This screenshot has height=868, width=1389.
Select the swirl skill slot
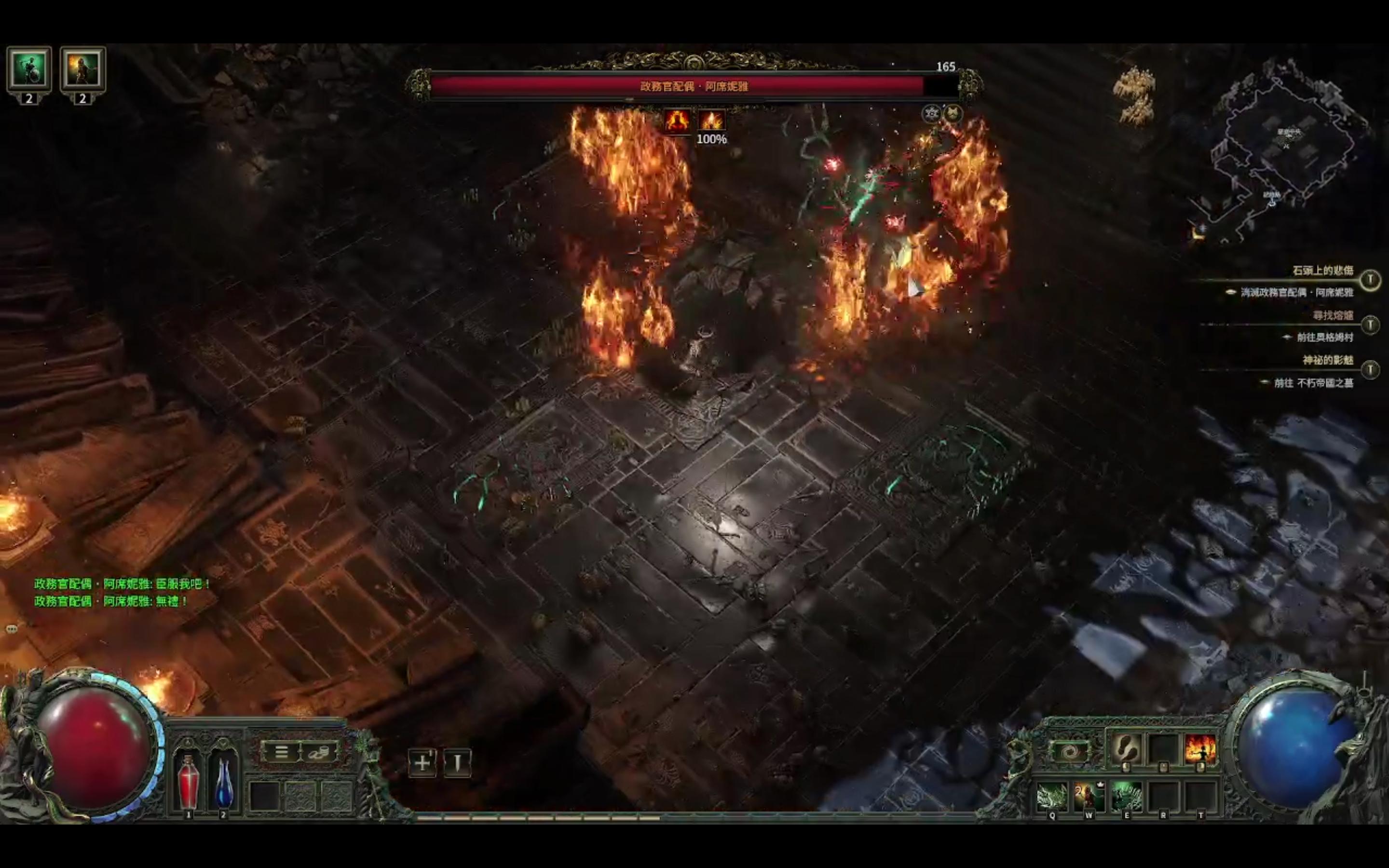[x=1069, y=750]
